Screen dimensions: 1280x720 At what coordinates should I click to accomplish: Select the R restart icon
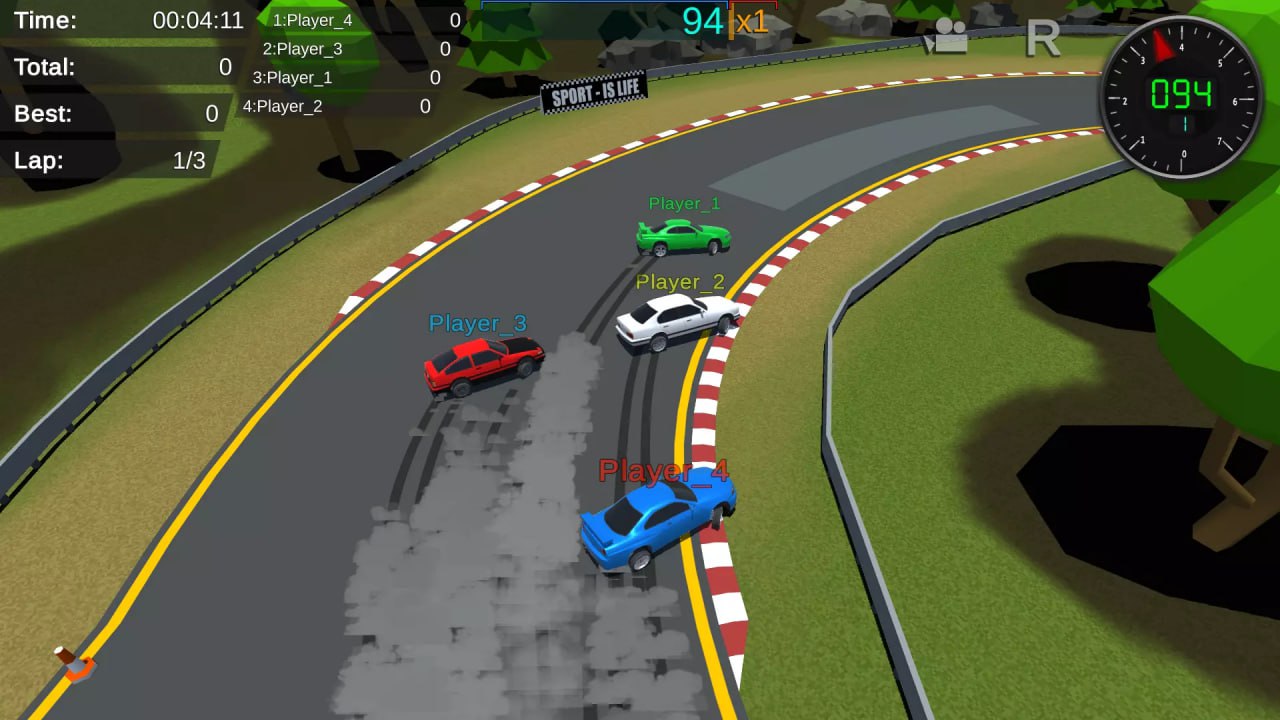1045,38
